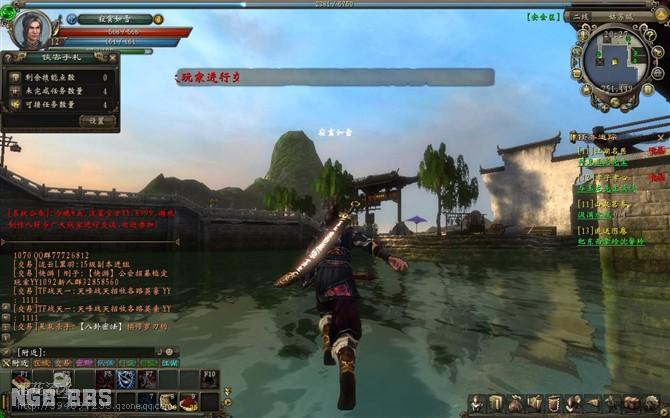Select the 剩余技能点数 row

tap(61, 76)
